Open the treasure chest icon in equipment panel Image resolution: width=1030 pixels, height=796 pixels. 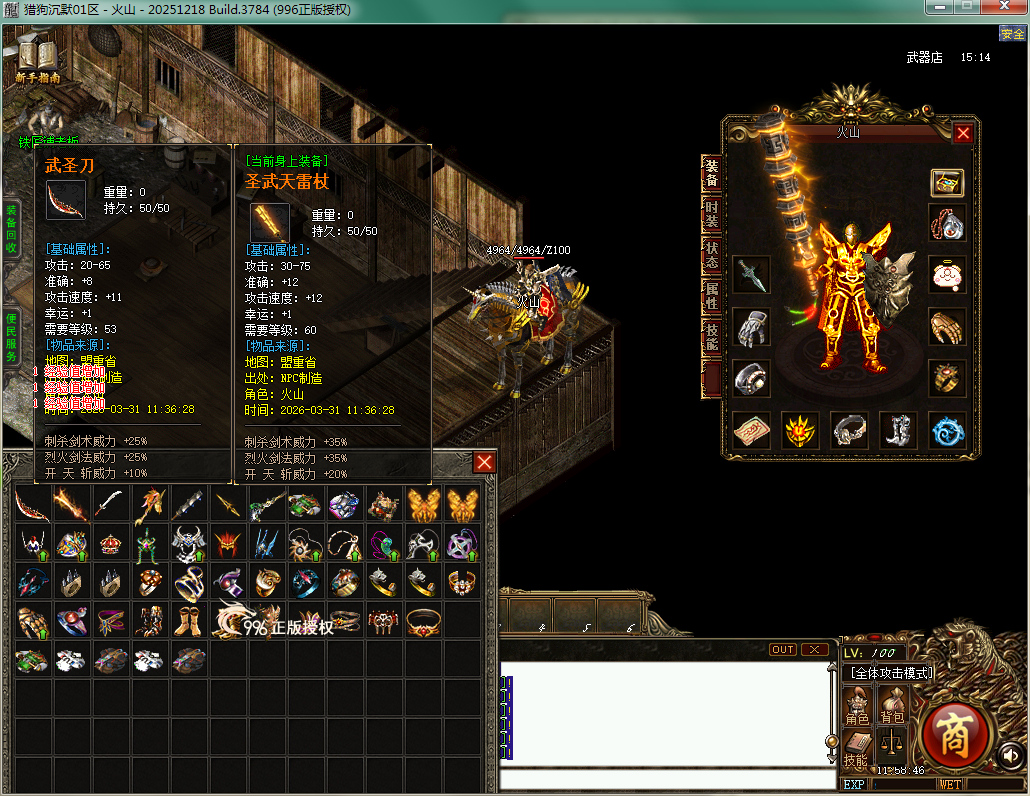click(947, 183)
